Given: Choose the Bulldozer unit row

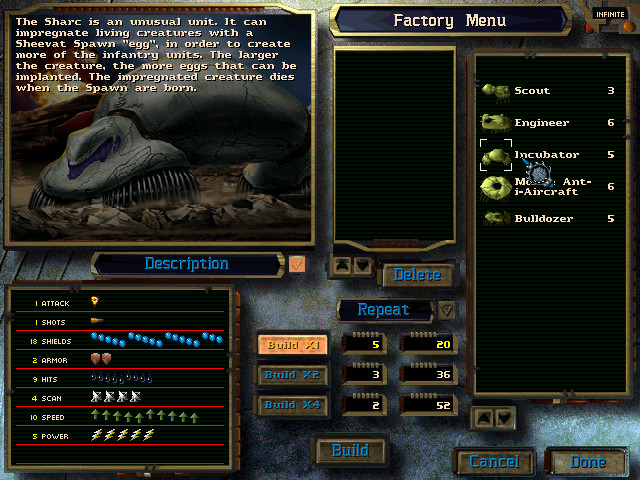Looking at the screenshot, I should coord(545,218).
